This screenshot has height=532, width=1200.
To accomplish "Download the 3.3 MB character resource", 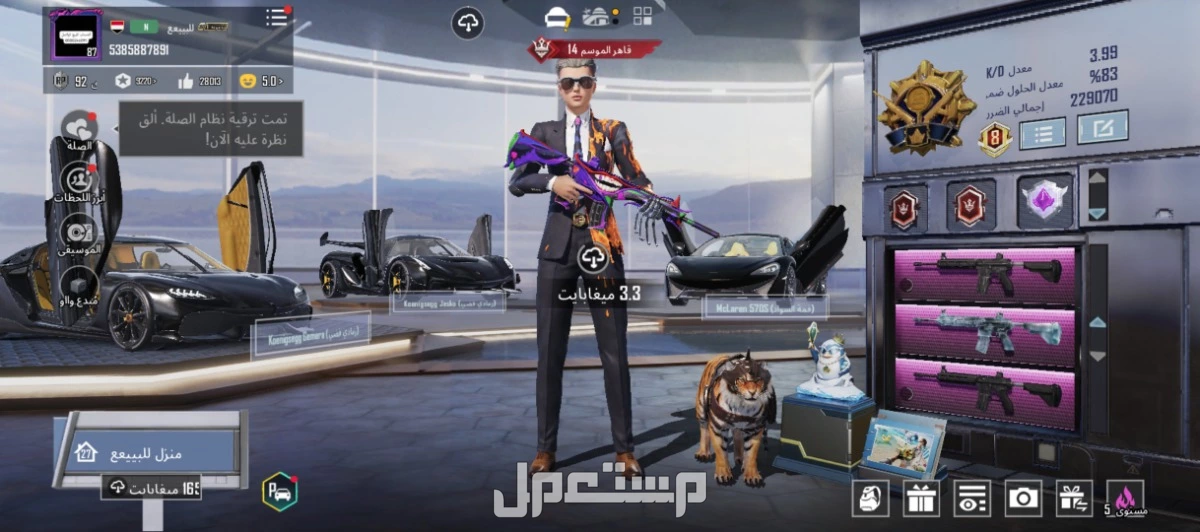I will click(594, 258).
